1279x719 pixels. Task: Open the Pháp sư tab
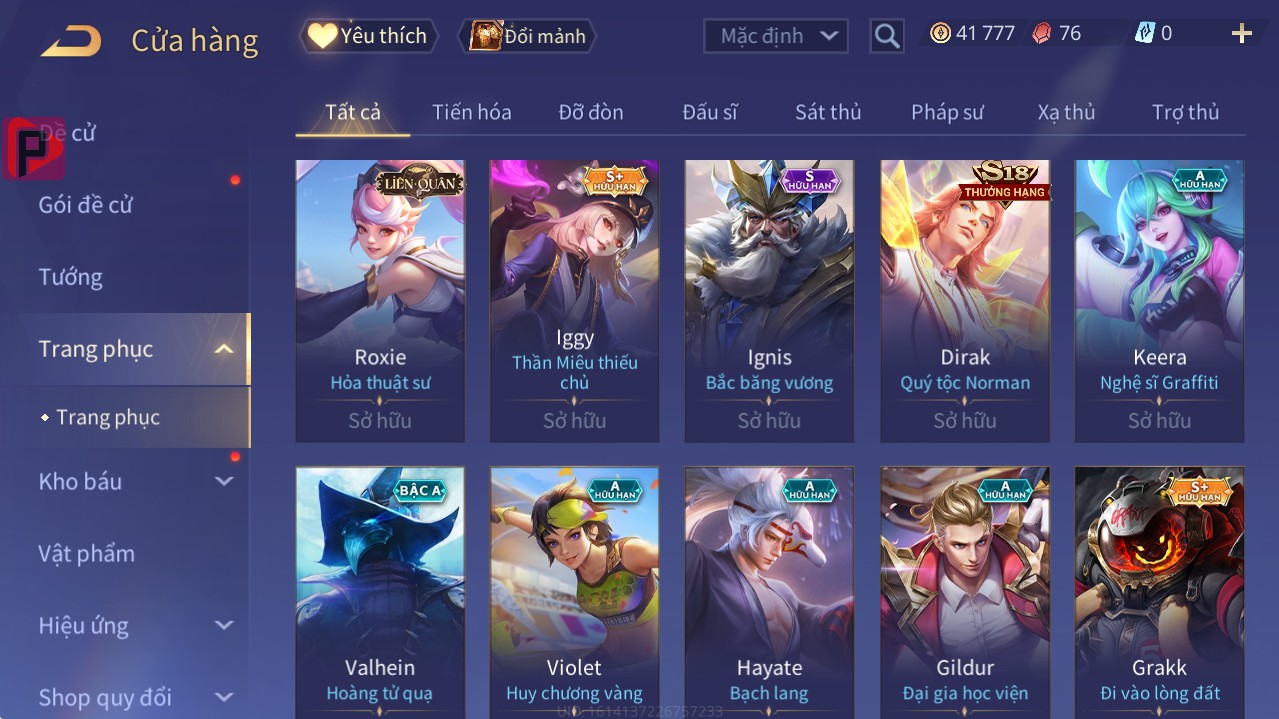tap(947, 112)
